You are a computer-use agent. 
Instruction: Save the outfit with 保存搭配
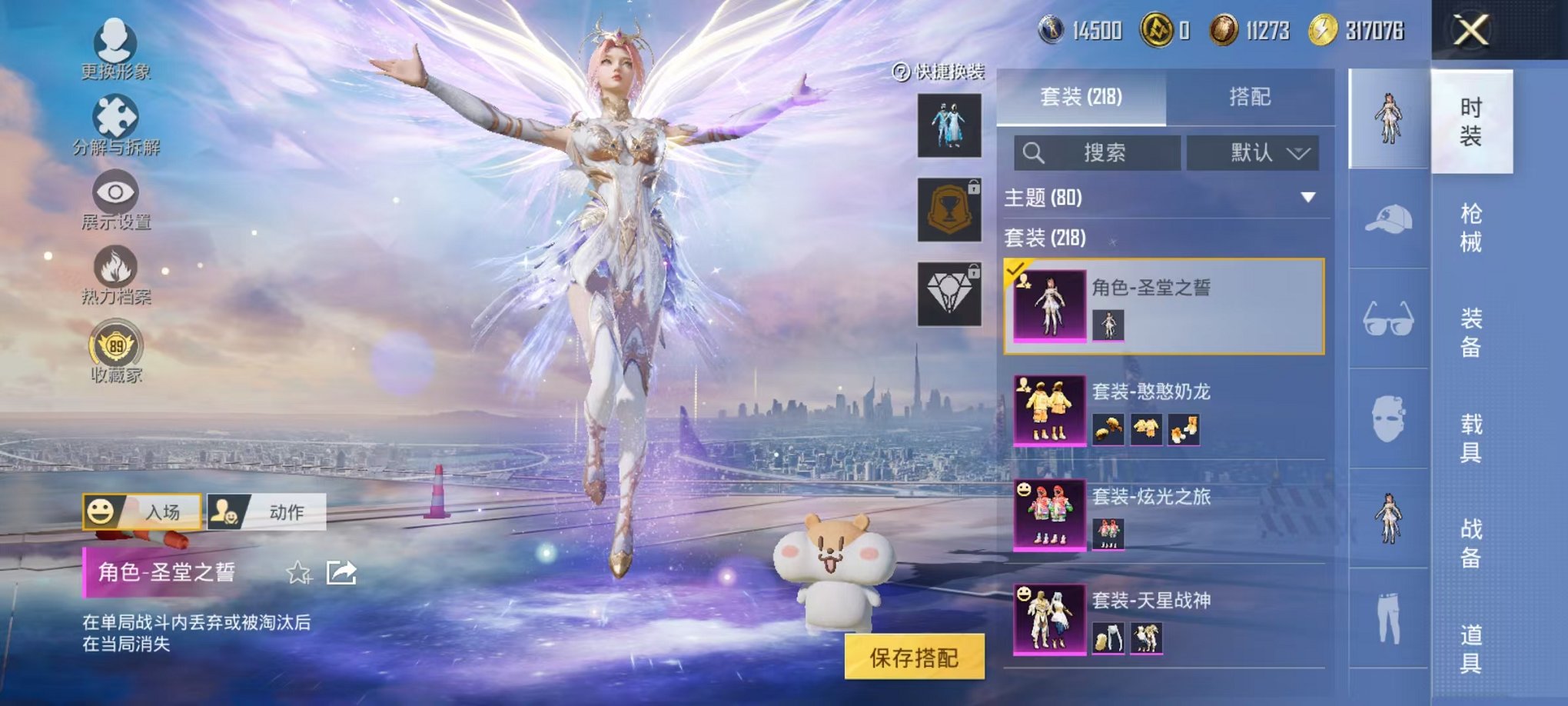coord(914,658)
